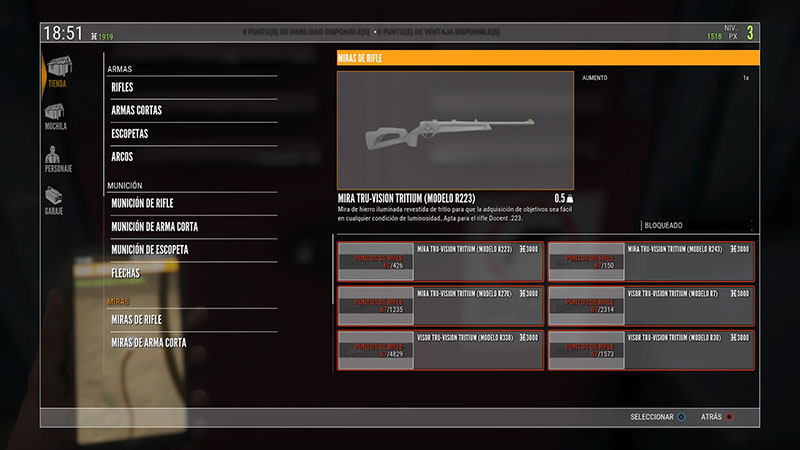Open Munición de Rifle list

point(192,204)
